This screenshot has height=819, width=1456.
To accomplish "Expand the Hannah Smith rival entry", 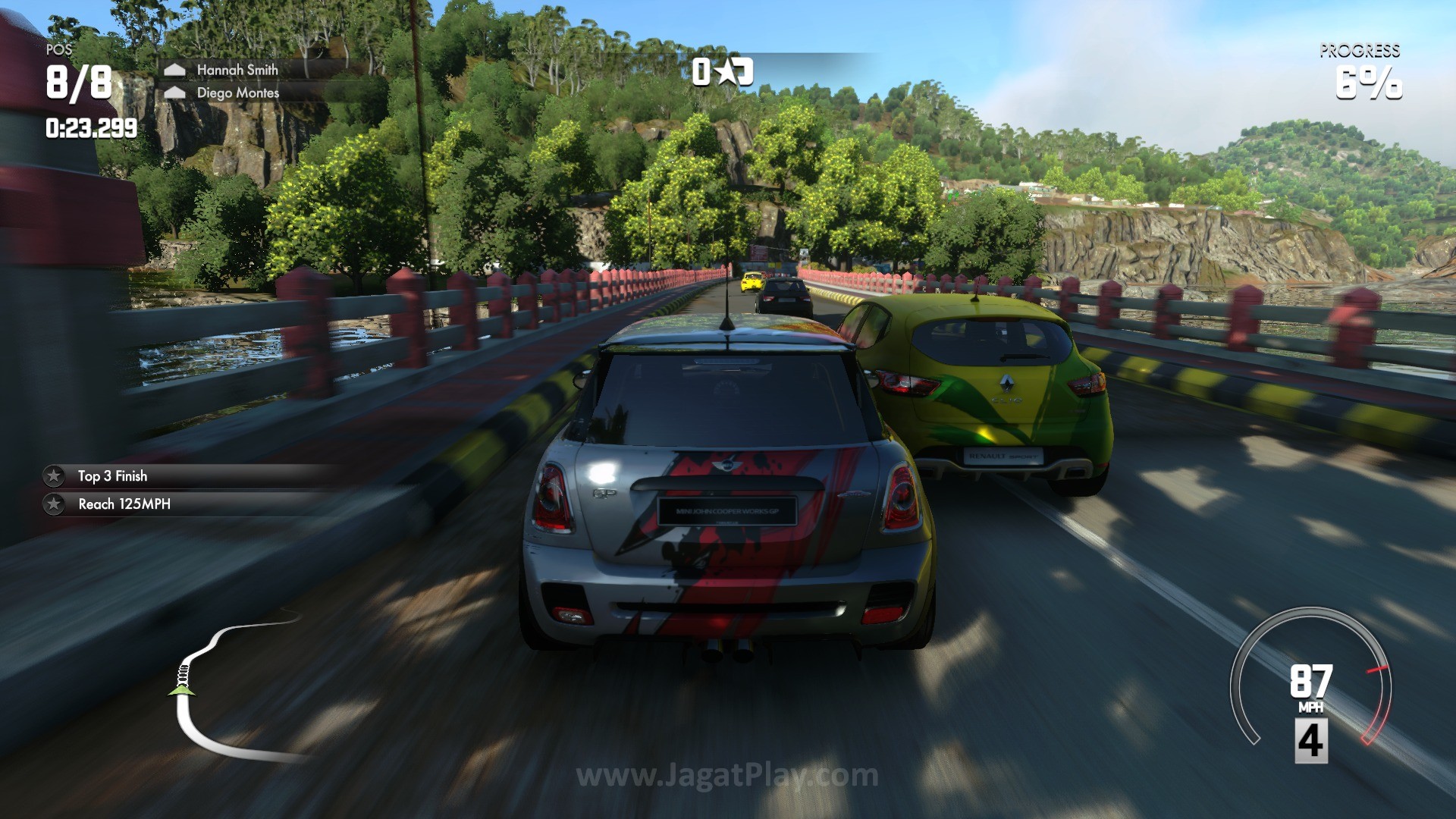I will (237, 70).
